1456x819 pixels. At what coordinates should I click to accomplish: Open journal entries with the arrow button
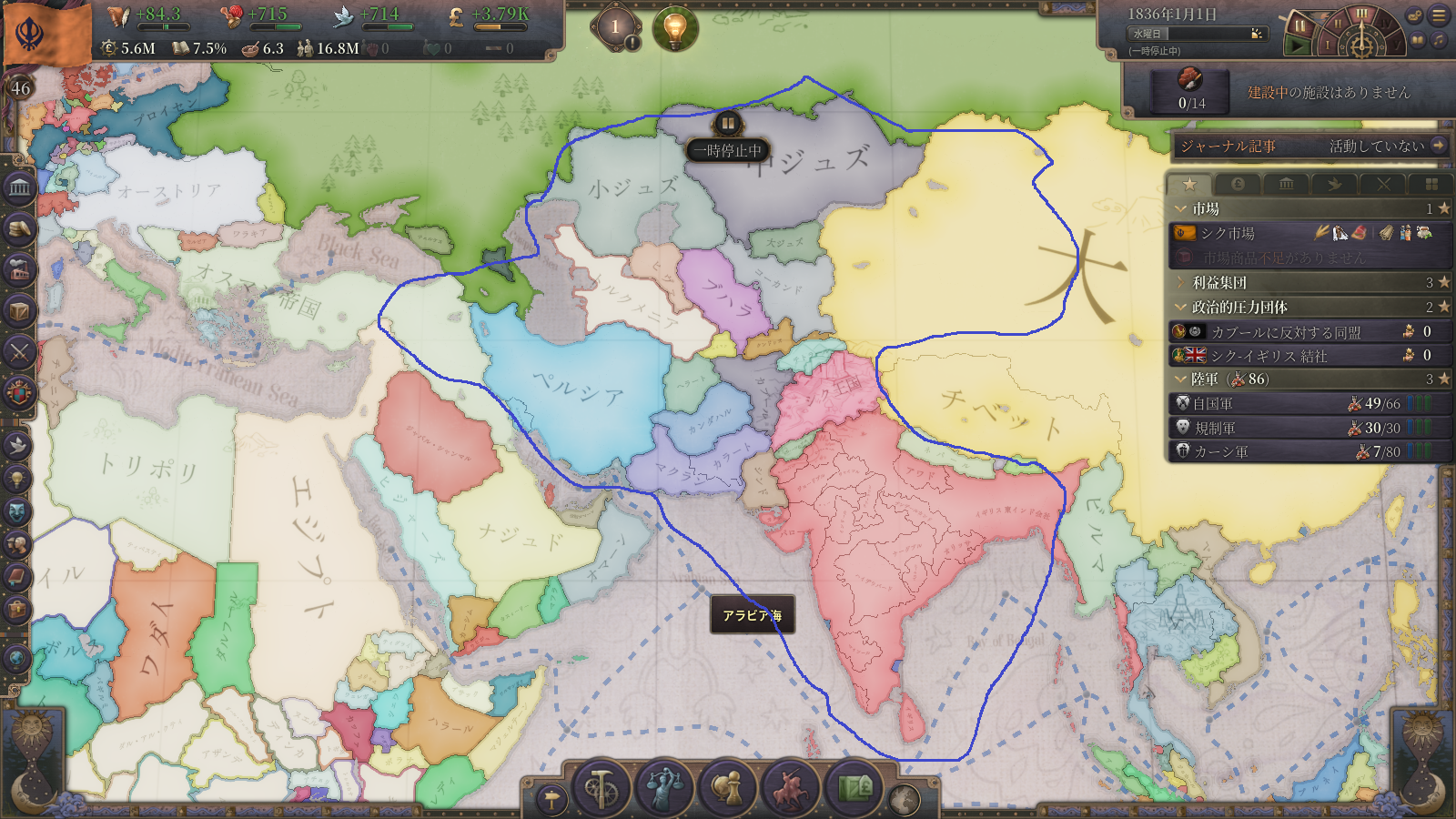[1438, 146]
